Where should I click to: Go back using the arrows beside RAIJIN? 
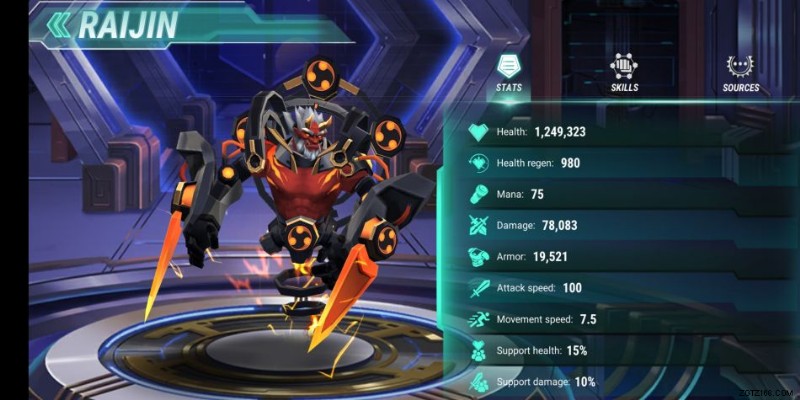pos(59,25)
